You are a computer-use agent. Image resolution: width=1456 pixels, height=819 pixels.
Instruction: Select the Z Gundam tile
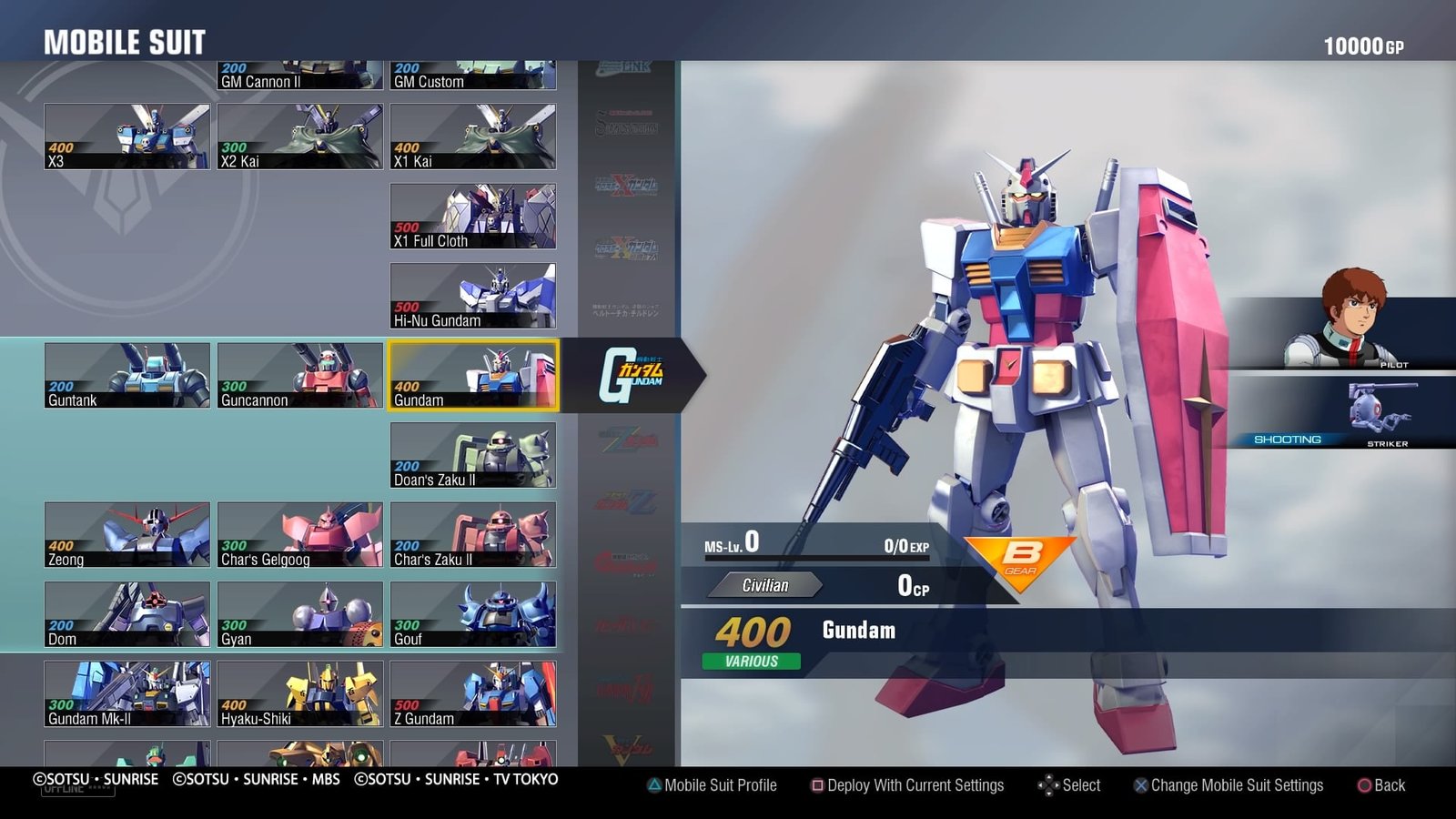(x=472, y=694)
